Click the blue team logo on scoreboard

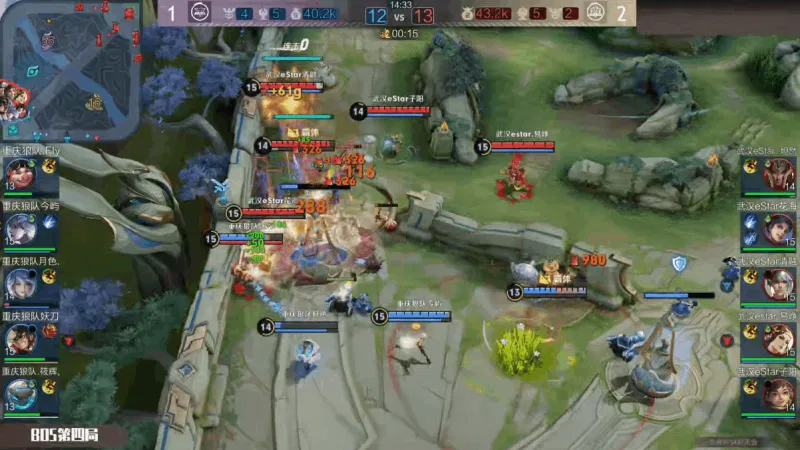pyautogui.click(x=198, y=14)
